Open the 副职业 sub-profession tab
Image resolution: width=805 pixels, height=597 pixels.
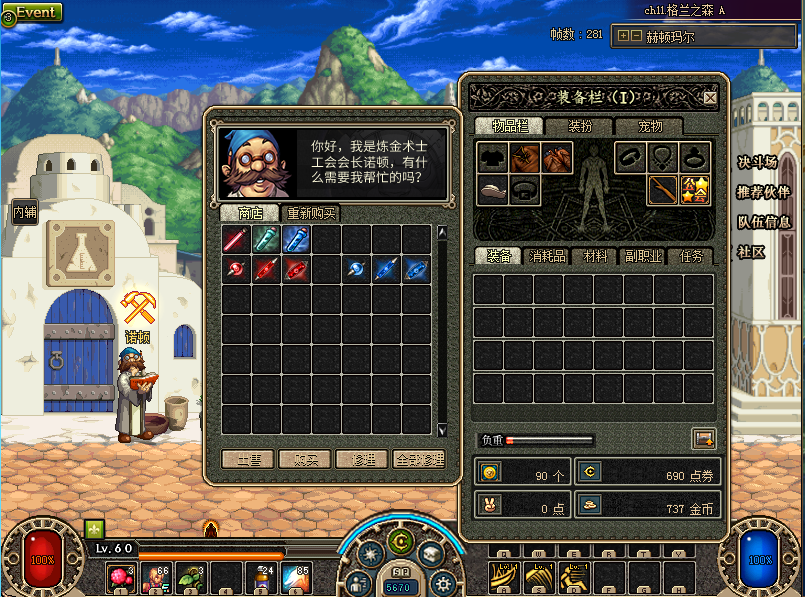(642, 256)
